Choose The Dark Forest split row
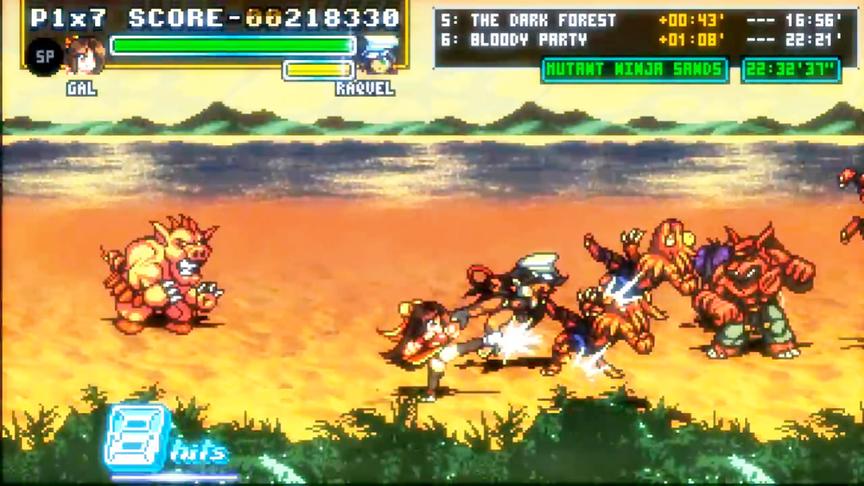 (x=640, y=20)
